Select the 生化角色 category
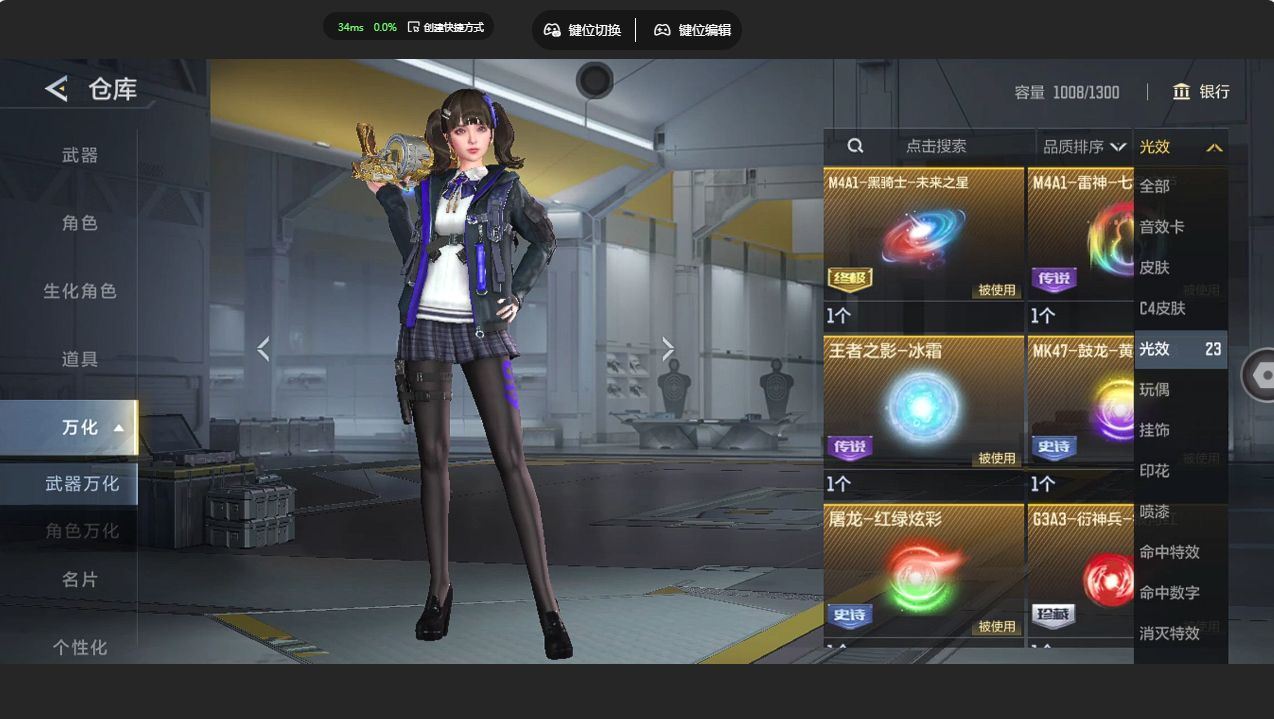 [x=80, y=291]
